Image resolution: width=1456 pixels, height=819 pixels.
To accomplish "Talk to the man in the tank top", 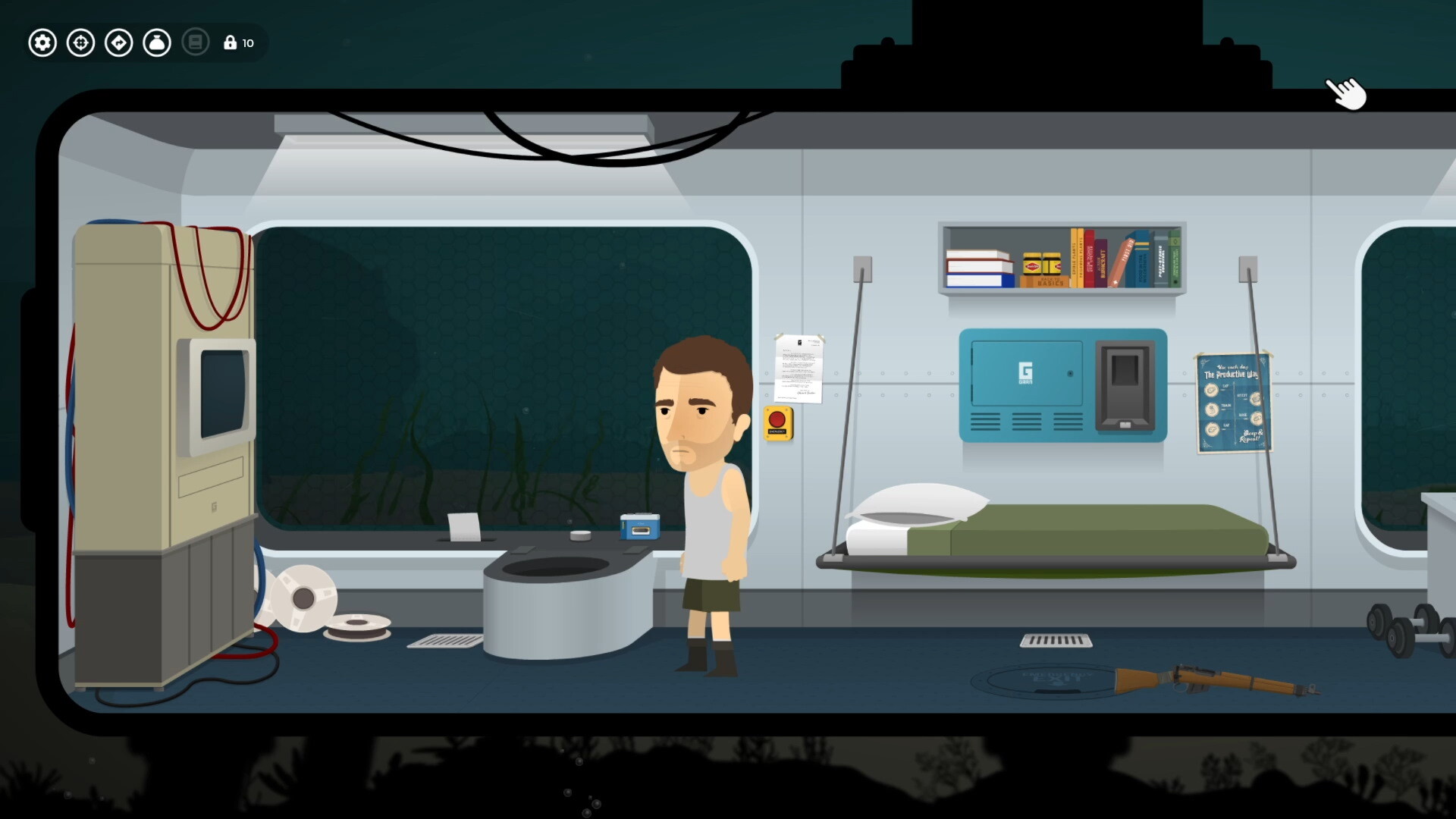I will pos(705,470).
